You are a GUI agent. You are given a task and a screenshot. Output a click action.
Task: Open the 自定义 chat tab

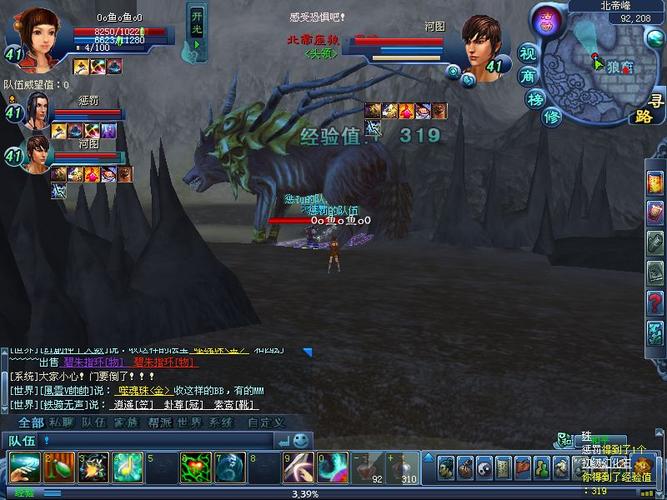(x=266, y=422)
